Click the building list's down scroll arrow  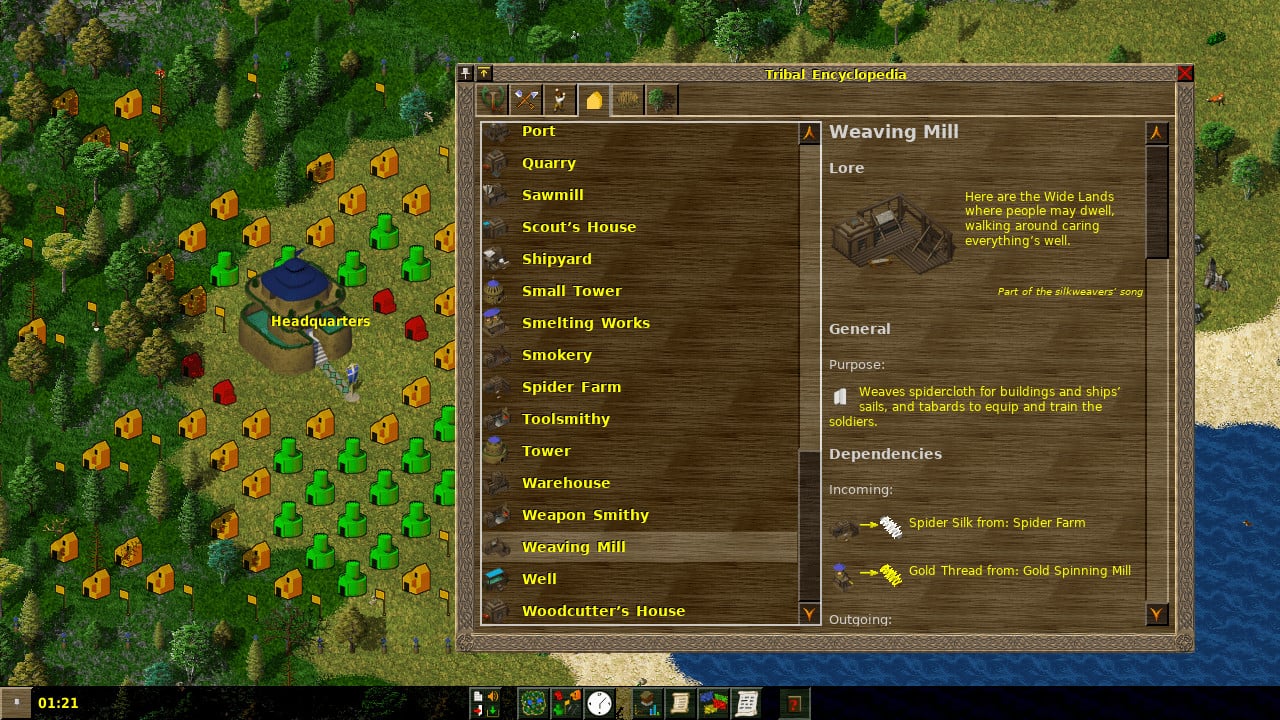click(809, 614)
